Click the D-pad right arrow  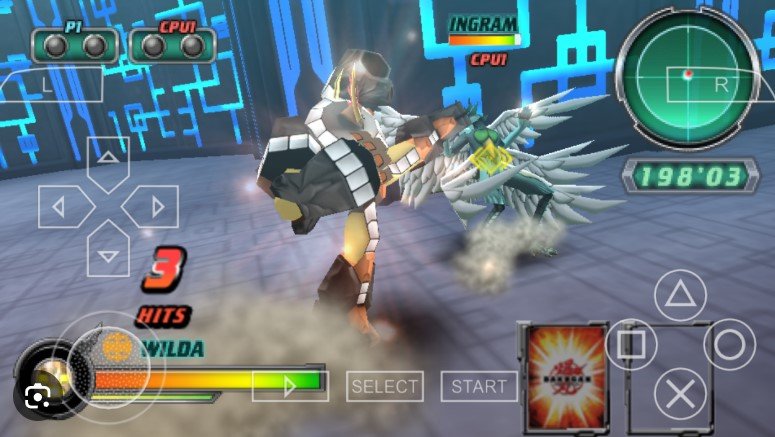pyautogui.click(x=157, y=207)
